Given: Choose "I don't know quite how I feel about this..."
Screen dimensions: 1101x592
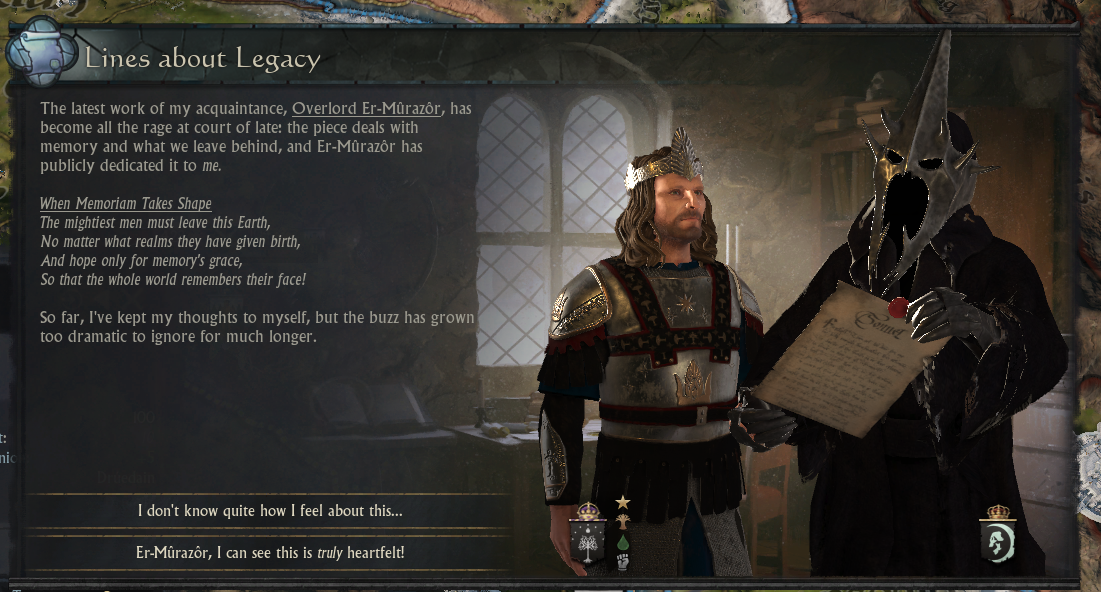Looking at the screenshot, I should 270,511.
